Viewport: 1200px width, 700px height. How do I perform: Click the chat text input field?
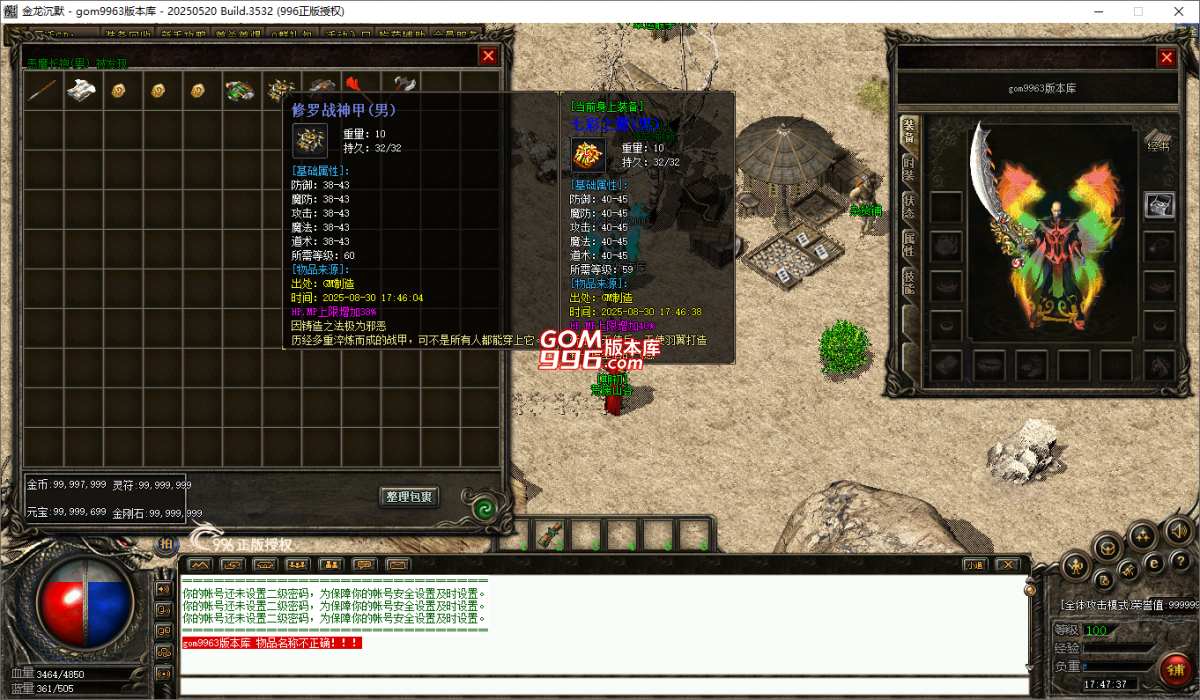(600, 685)
